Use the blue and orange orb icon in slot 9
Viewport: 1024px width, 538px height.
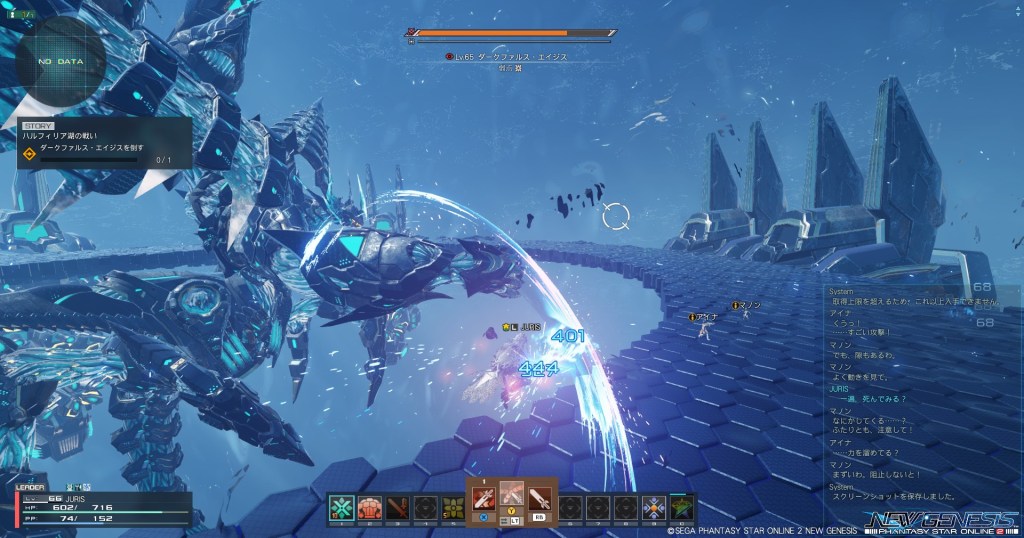(x=654, y=507)
